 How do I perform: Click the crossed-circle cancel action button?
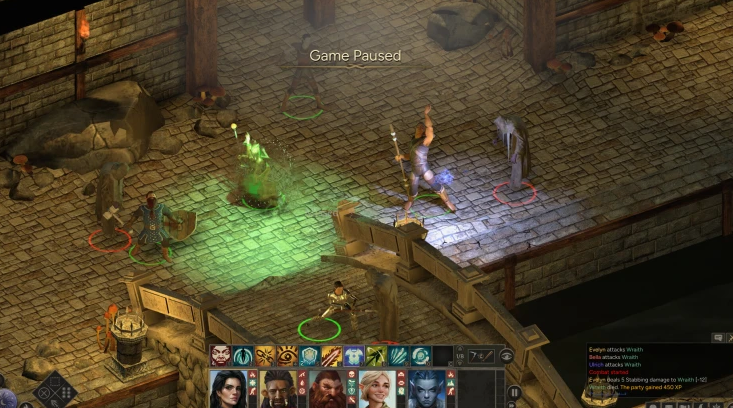click(44, 390)
